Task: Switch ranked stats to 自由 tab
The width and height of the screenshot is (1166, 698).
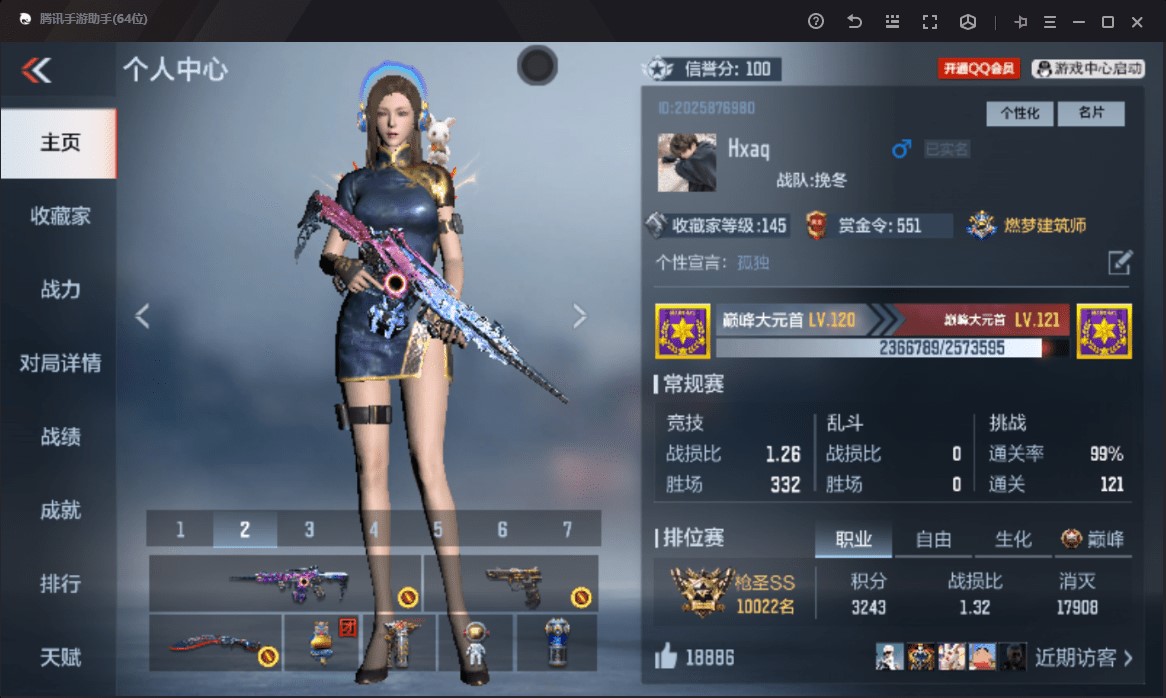Action: (x=933, y=540)
